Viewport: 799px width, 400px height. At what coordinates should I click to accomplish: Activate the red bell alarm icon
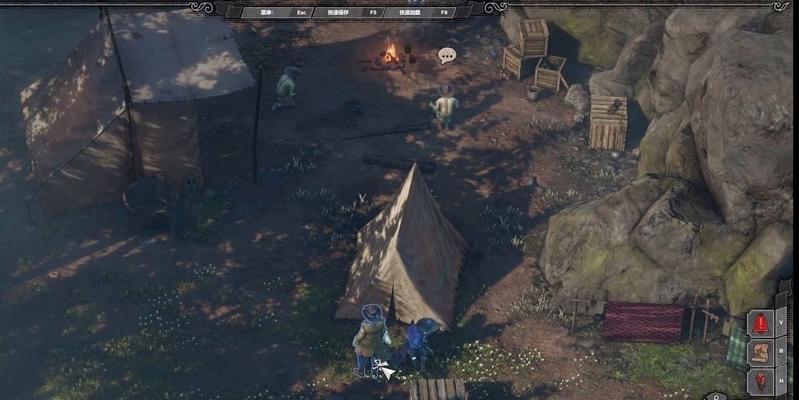coord(761,325)
